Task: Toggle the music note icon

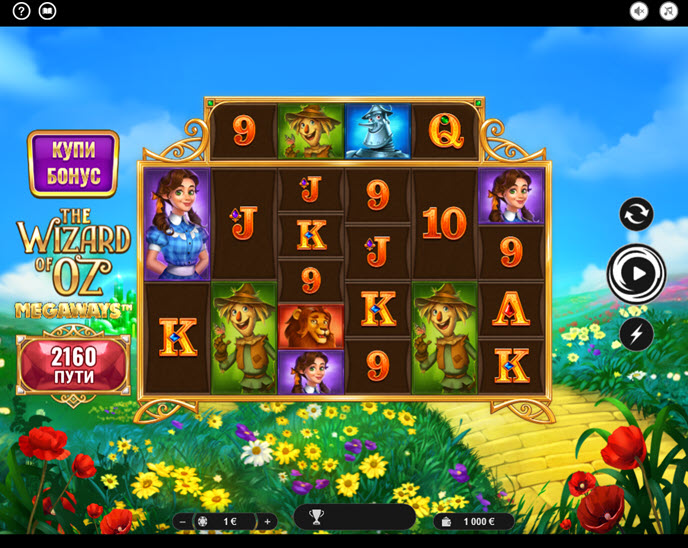Action: [668, 11]
